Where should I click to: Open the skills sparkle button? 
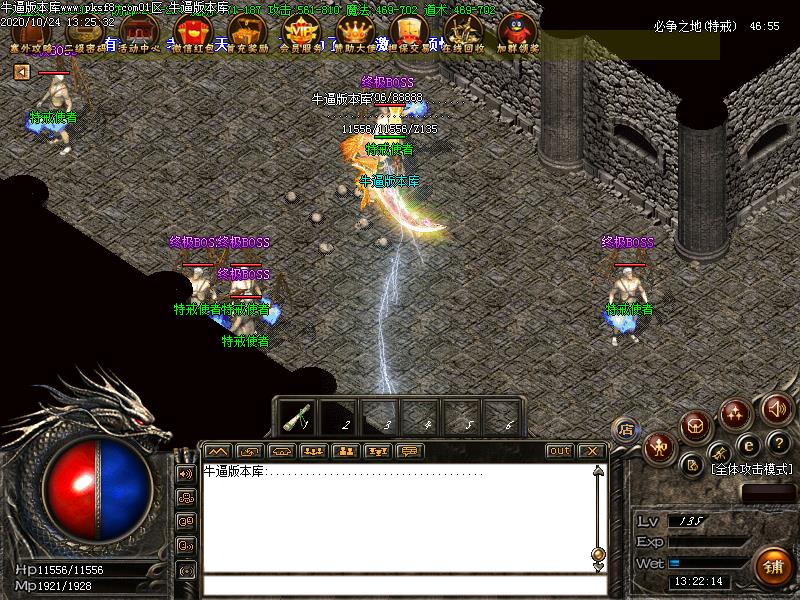[x=736, y=414]
